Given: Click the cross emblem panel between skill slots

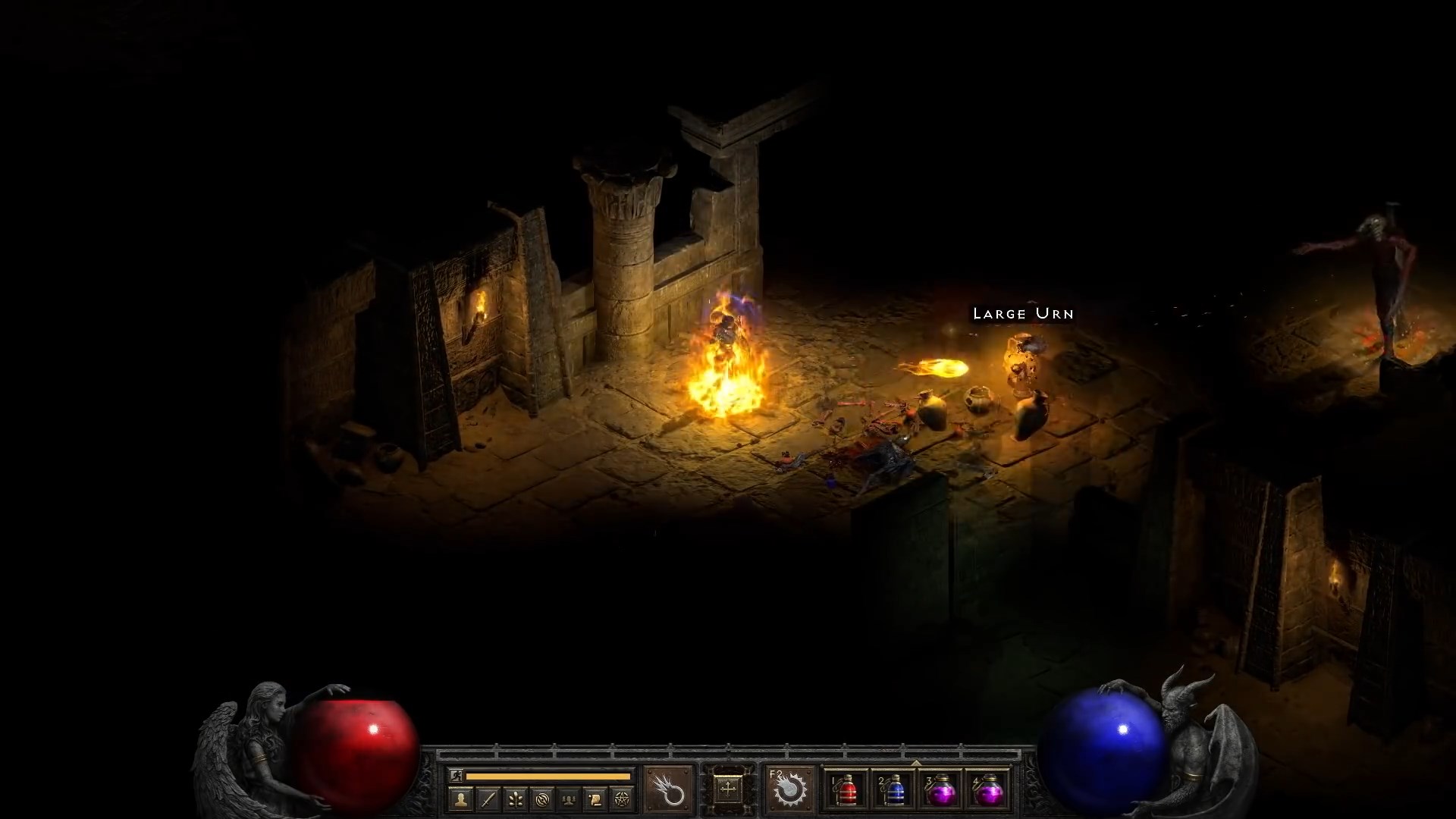Looking at the screenshot, I should click(730, 789).
